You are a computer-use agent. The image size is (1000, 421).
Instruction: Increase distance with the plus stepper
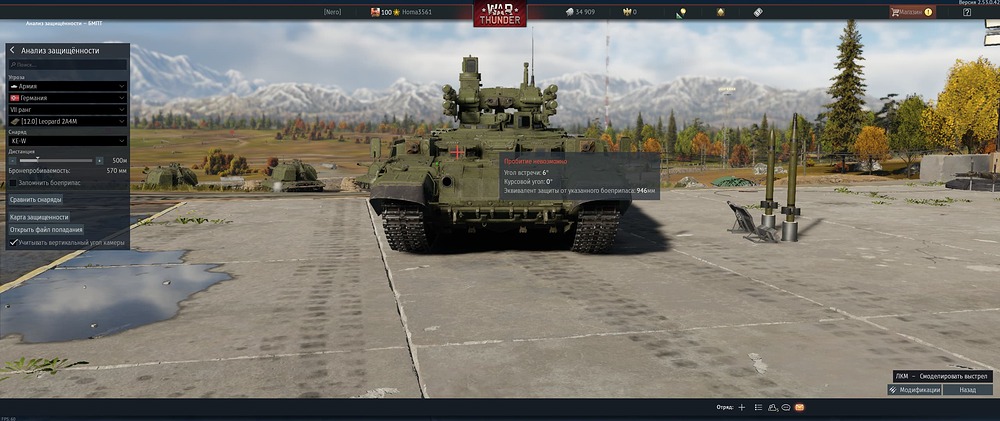(x=99, y=160)
